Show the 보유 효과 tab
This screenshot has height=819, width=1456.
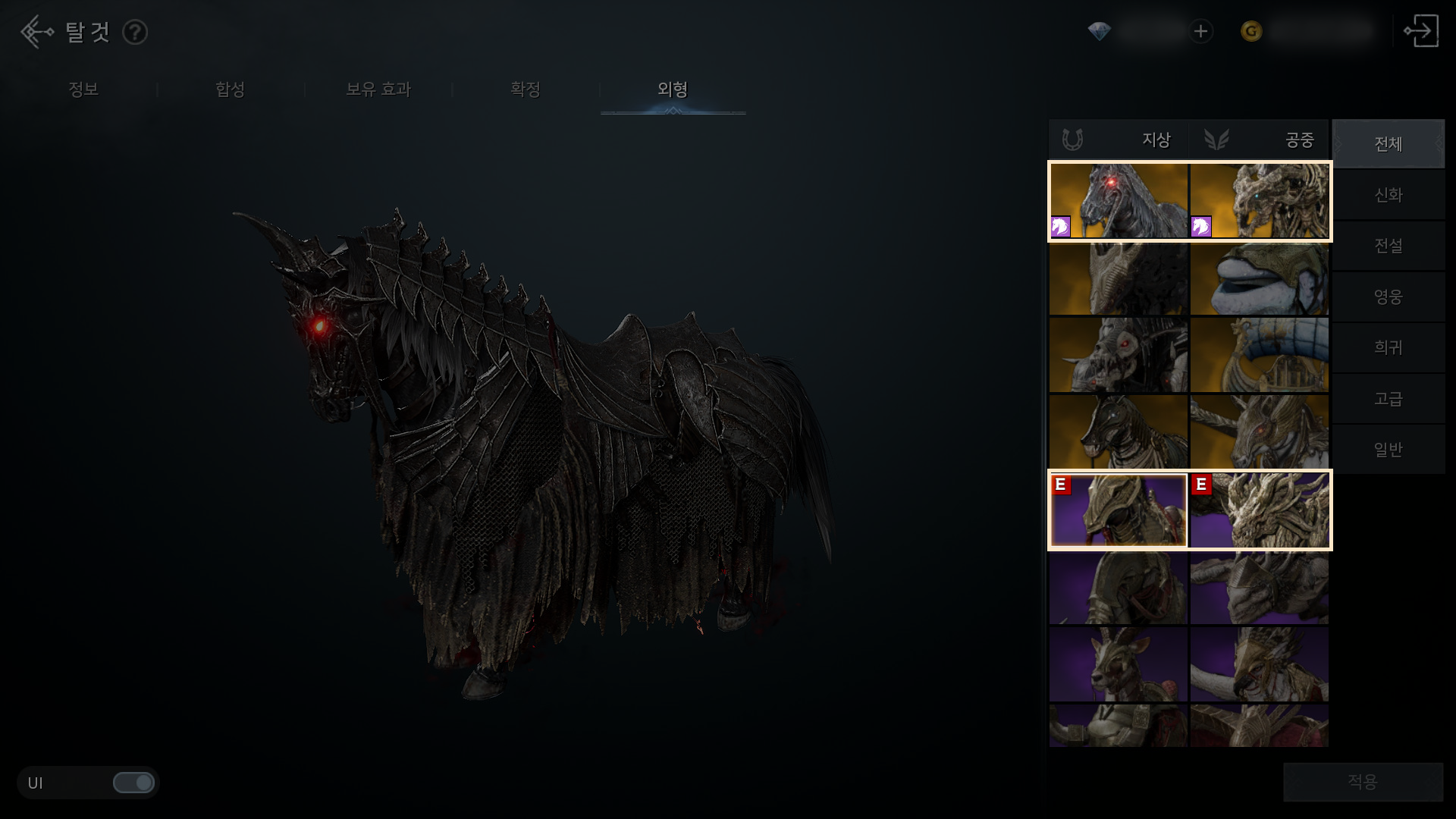[378, 89]
